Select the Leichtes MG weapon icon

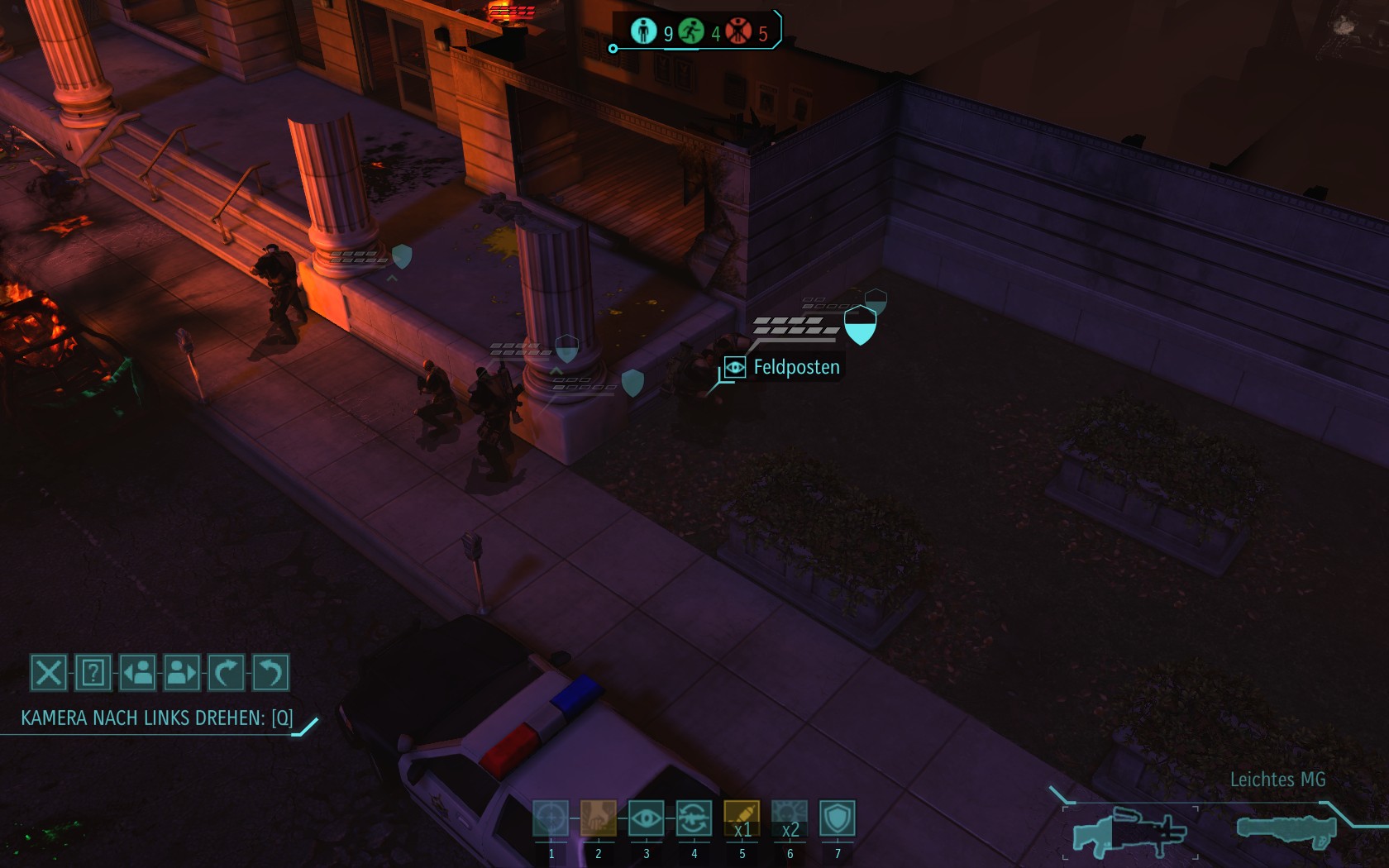click(x=1129, y=832)
